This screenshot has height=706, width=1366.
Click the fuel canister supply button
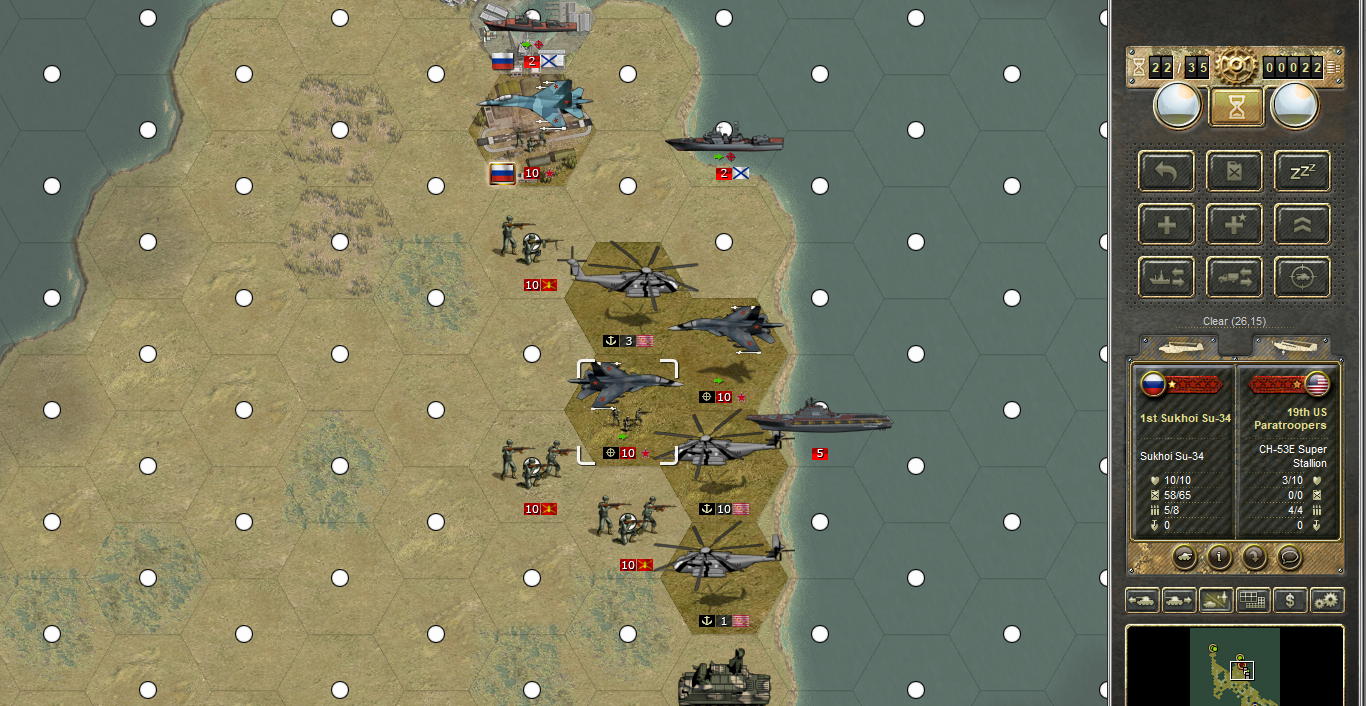(x=1234, y=171)
